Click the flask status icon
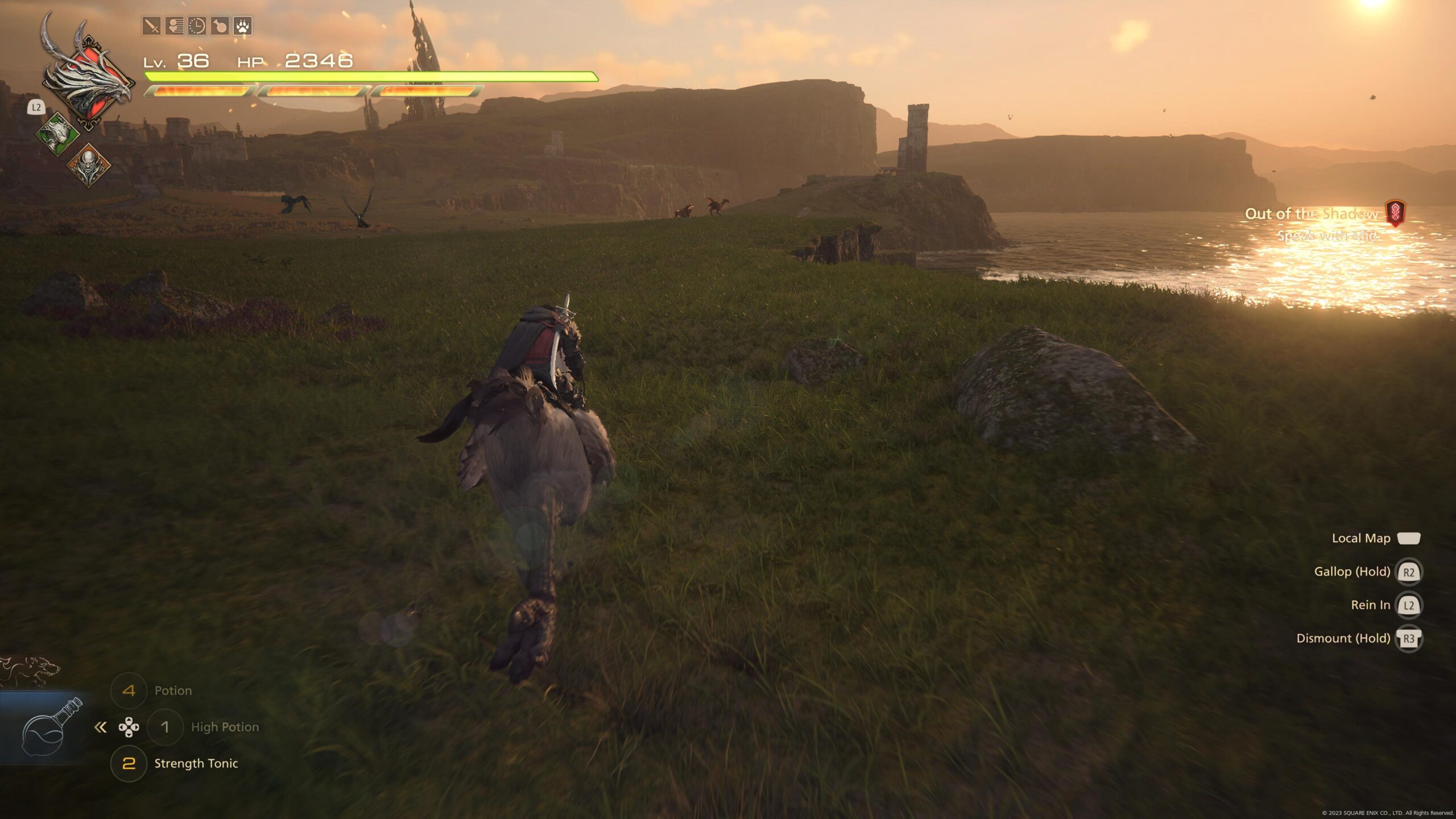This screenshot has height=819, width=1456. [x=220, y=26]
